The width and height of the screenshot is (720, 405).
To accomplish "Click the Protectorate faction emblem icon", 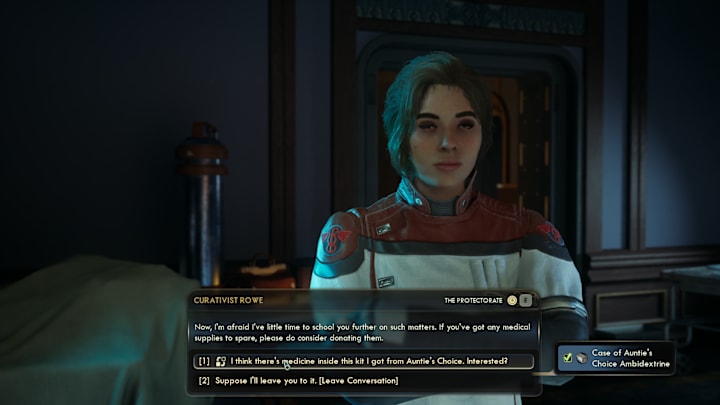I will coord(512,300).
